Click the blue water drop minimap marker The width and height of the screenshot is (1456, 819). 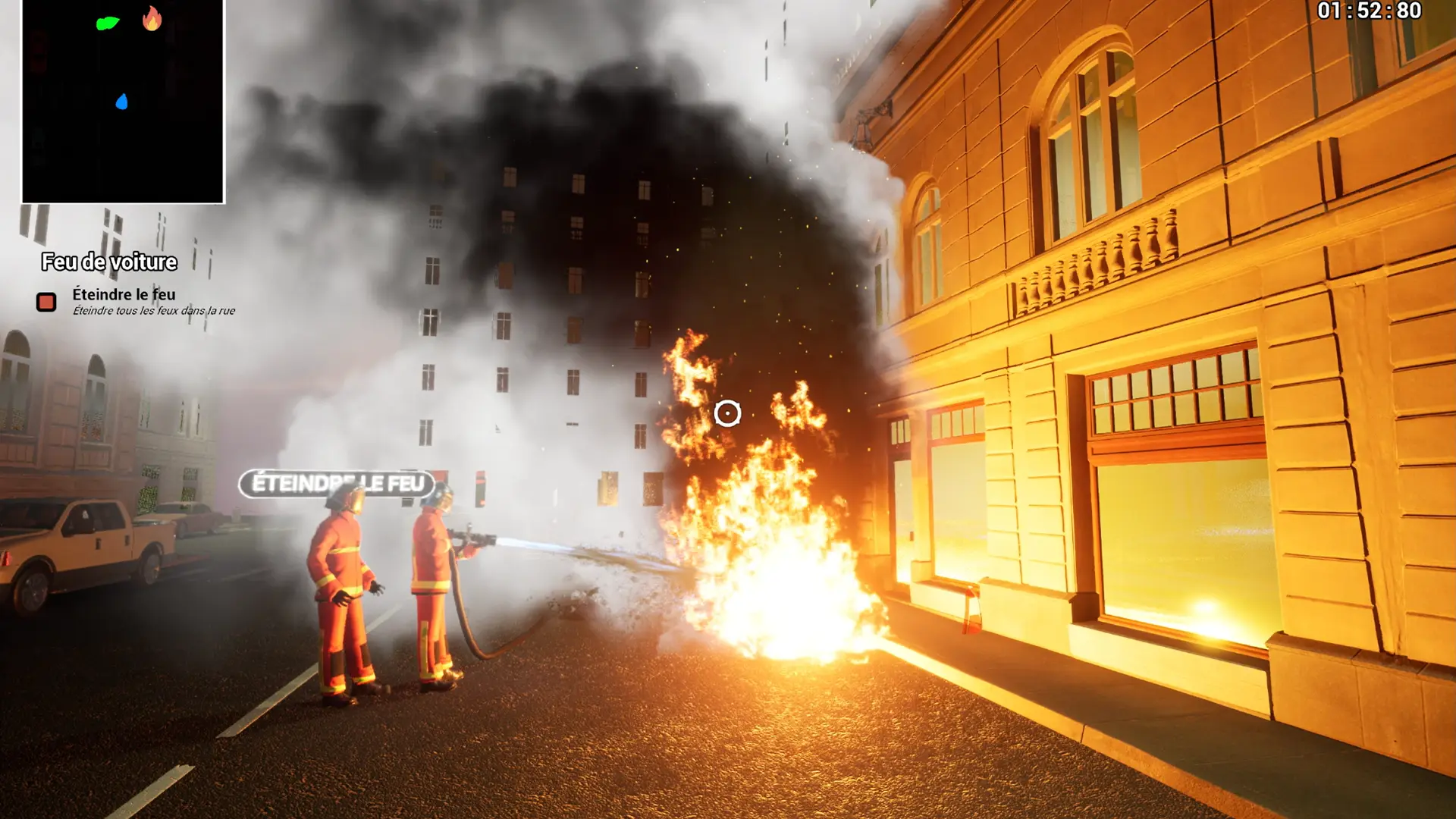click(x=121, y=102)
